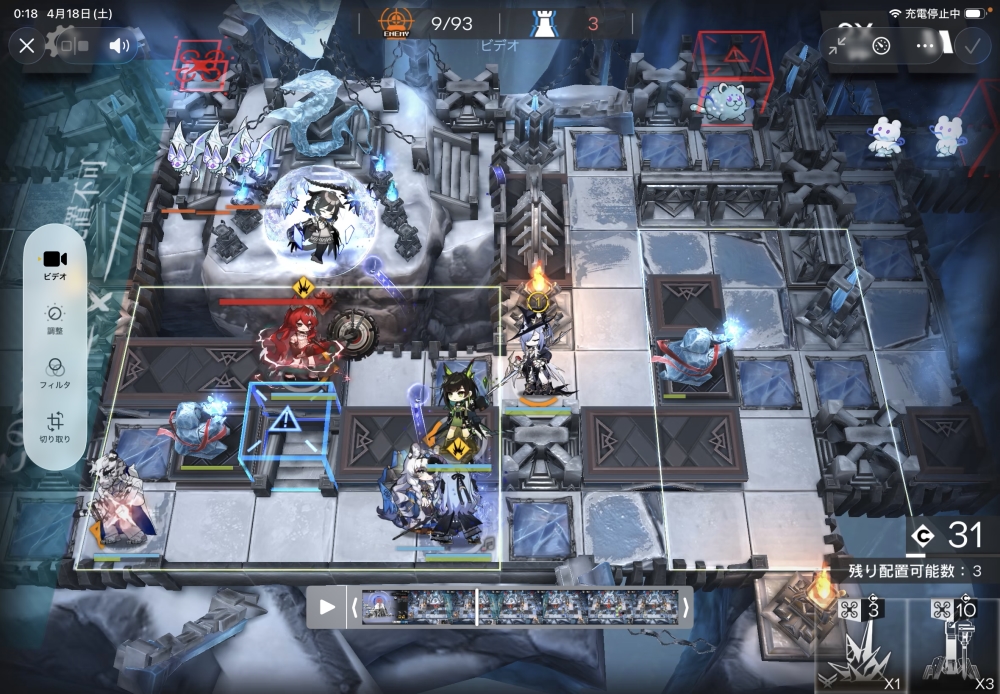Screen dimensions: 1000x694
Task: Toggle the video sound speaker icon
Action: [120, 46]
